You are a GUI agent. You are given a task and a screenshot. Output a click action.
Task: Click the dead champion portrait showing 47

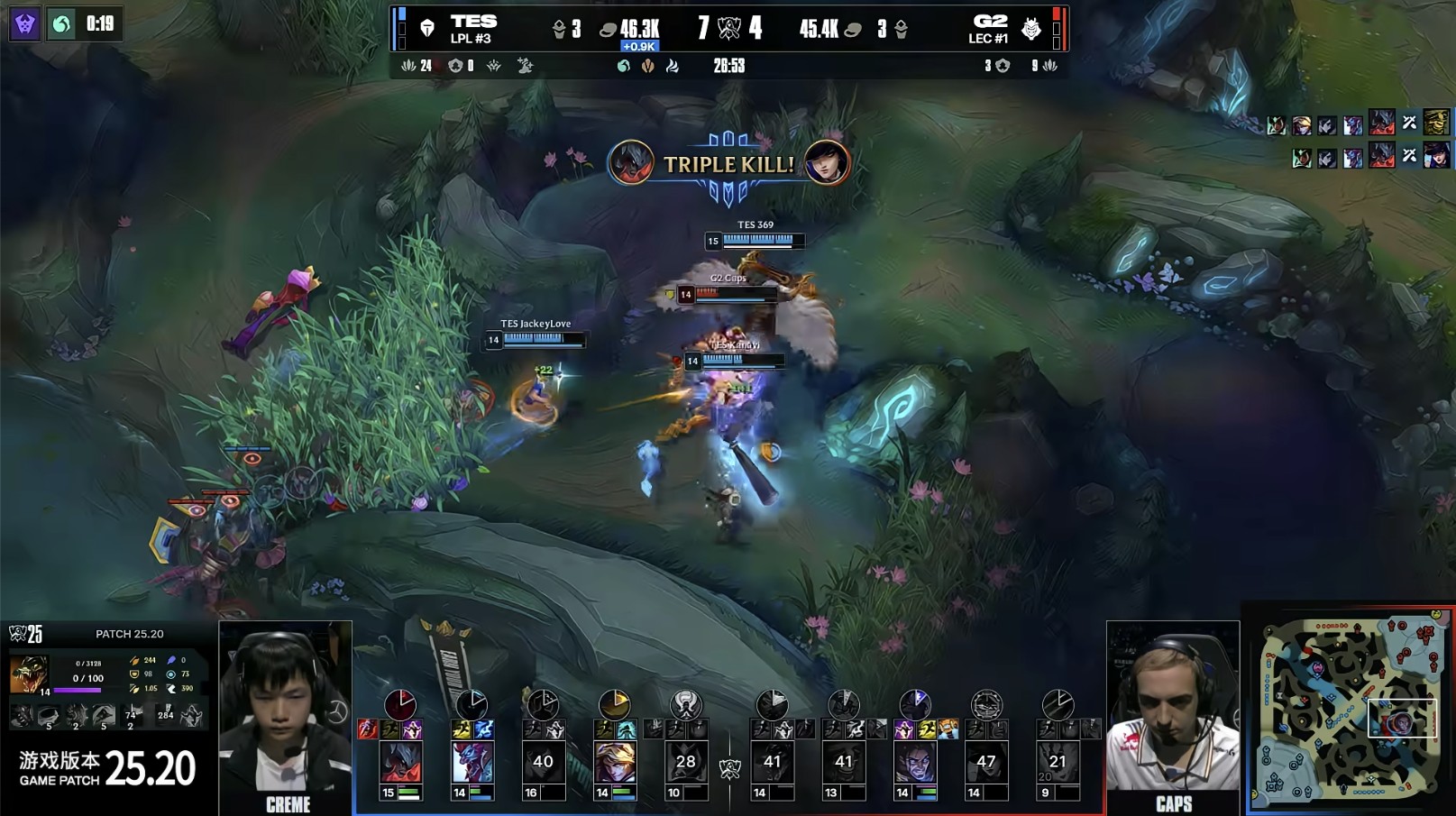tap(985, 763)
